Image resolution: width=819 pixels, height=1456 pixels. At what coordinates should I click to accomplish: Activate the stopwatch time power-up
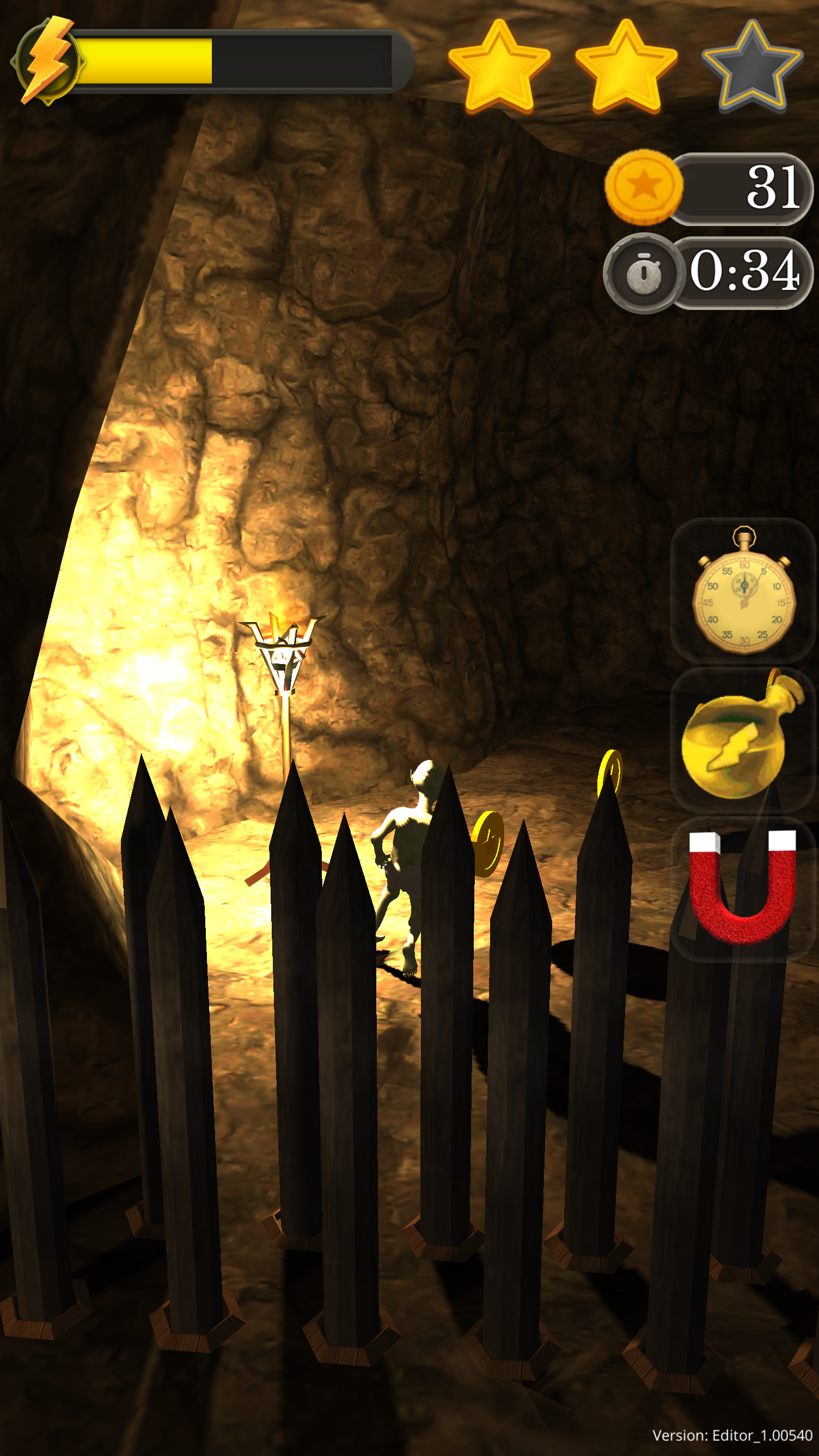tap(743, 590)
